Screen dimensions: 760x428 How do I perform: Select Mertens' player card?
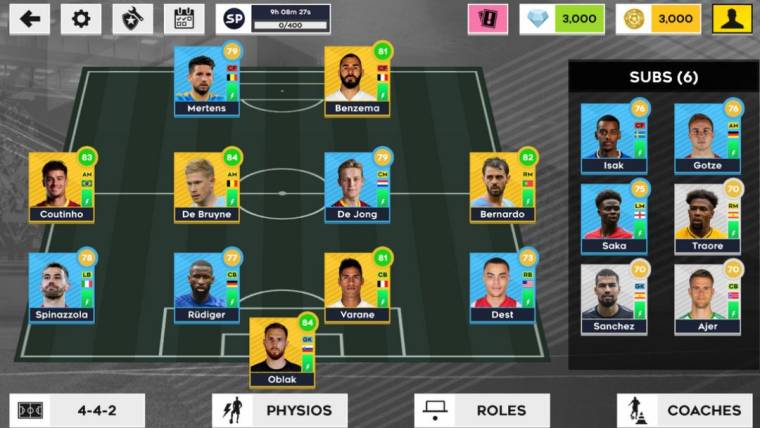(207, 79)
